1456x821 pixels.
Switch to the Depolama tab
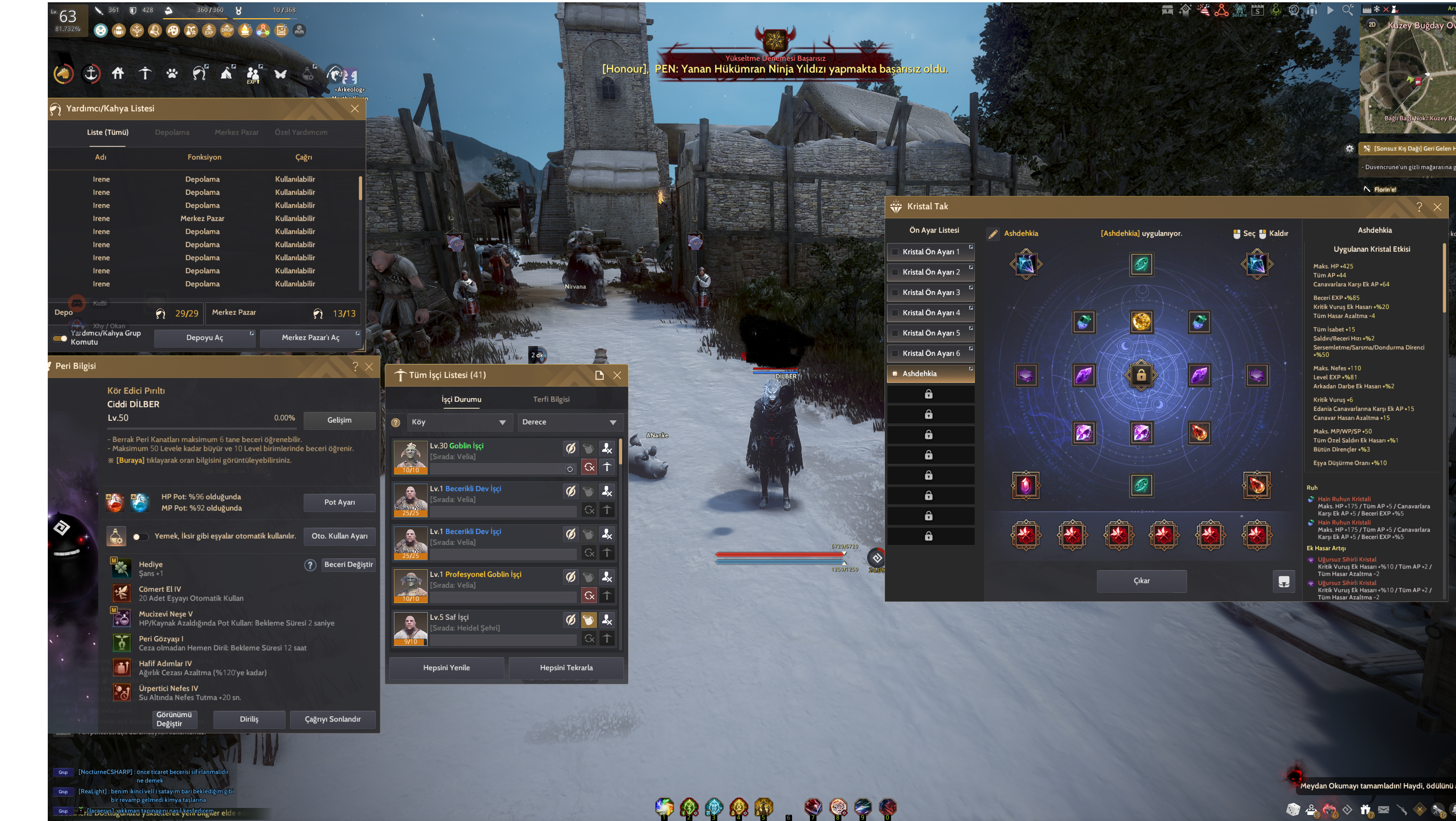pyautogui.click(x=172, y=132)
